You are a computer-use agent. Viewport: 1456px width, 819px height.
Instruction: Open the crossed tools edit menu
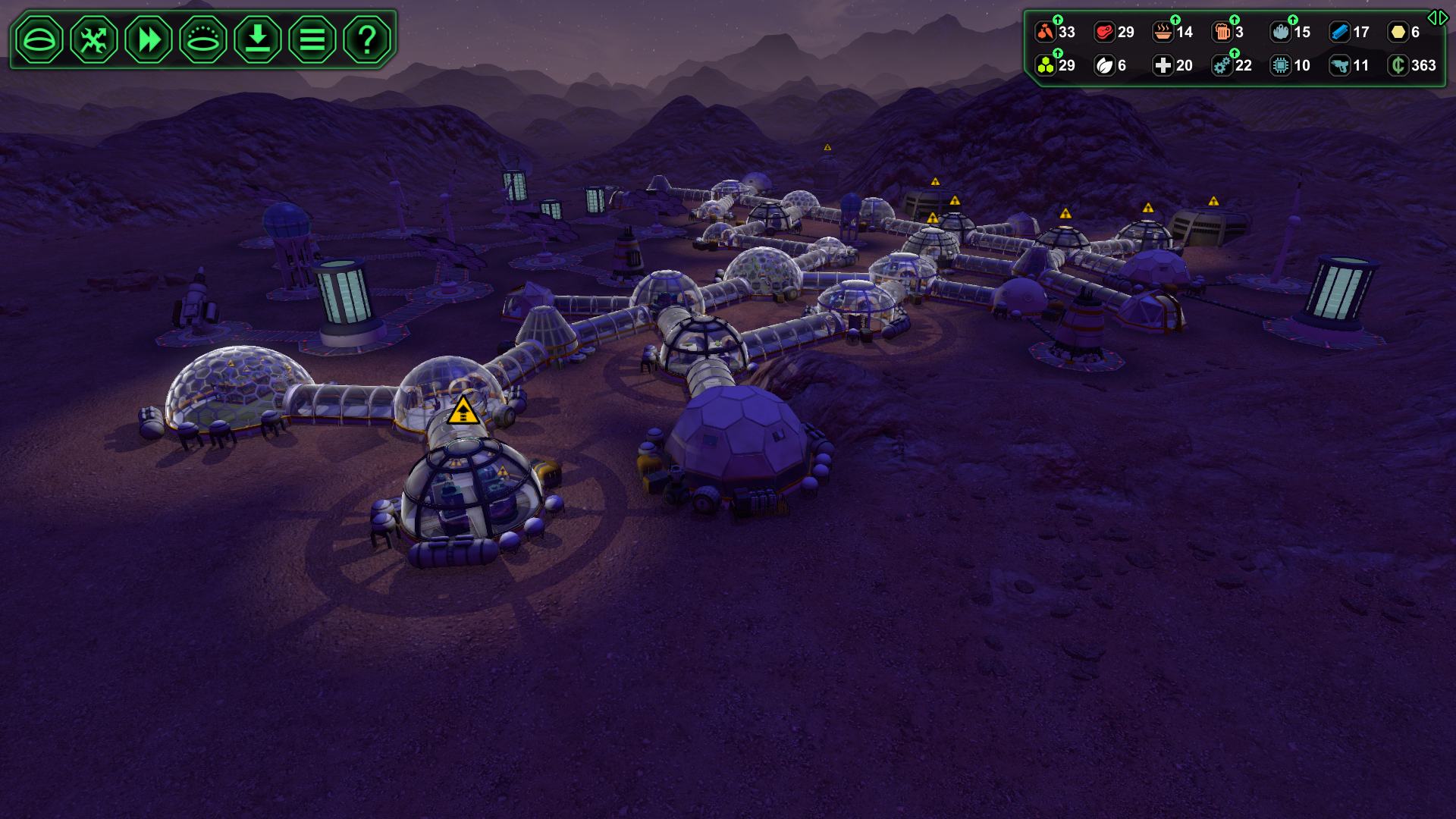(x=94, y=39)
